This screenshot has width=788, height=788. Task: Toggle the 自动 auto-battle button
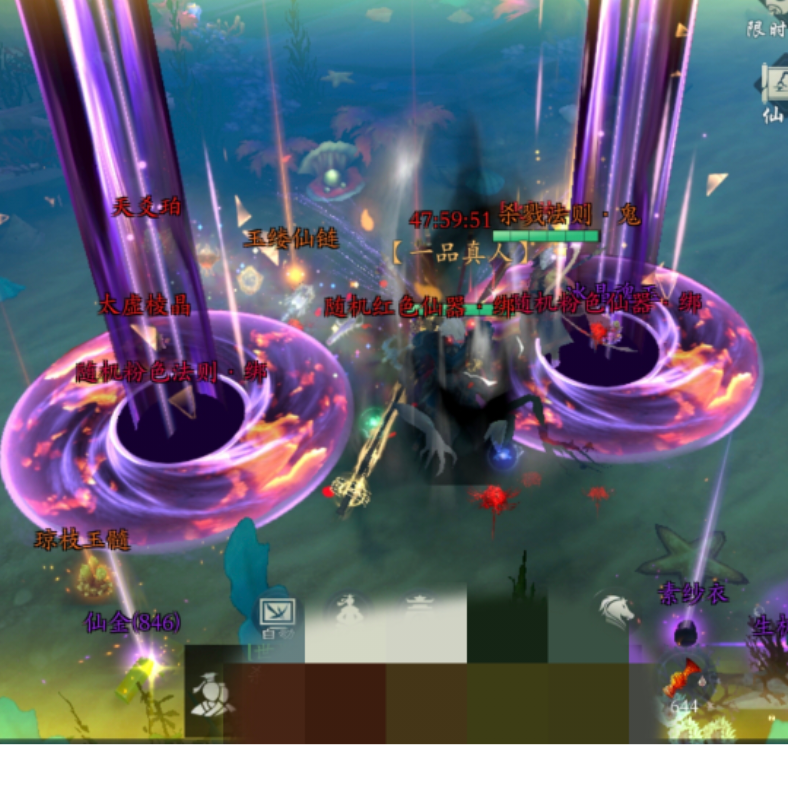tap(277, 614)
